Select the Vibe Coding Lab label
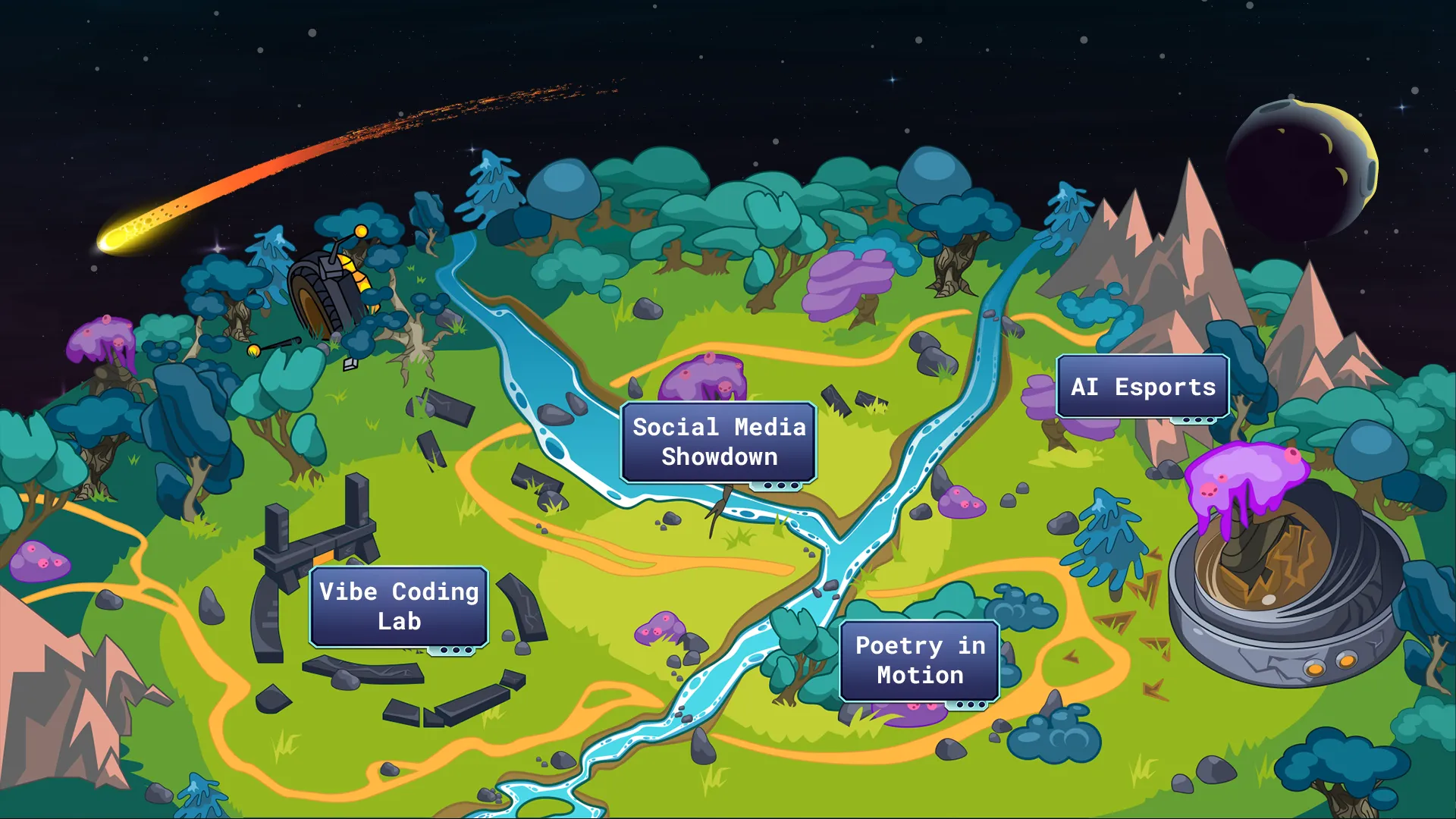Screen dimensions: 1456x819 pyautogui.click(x=399, y=607)
